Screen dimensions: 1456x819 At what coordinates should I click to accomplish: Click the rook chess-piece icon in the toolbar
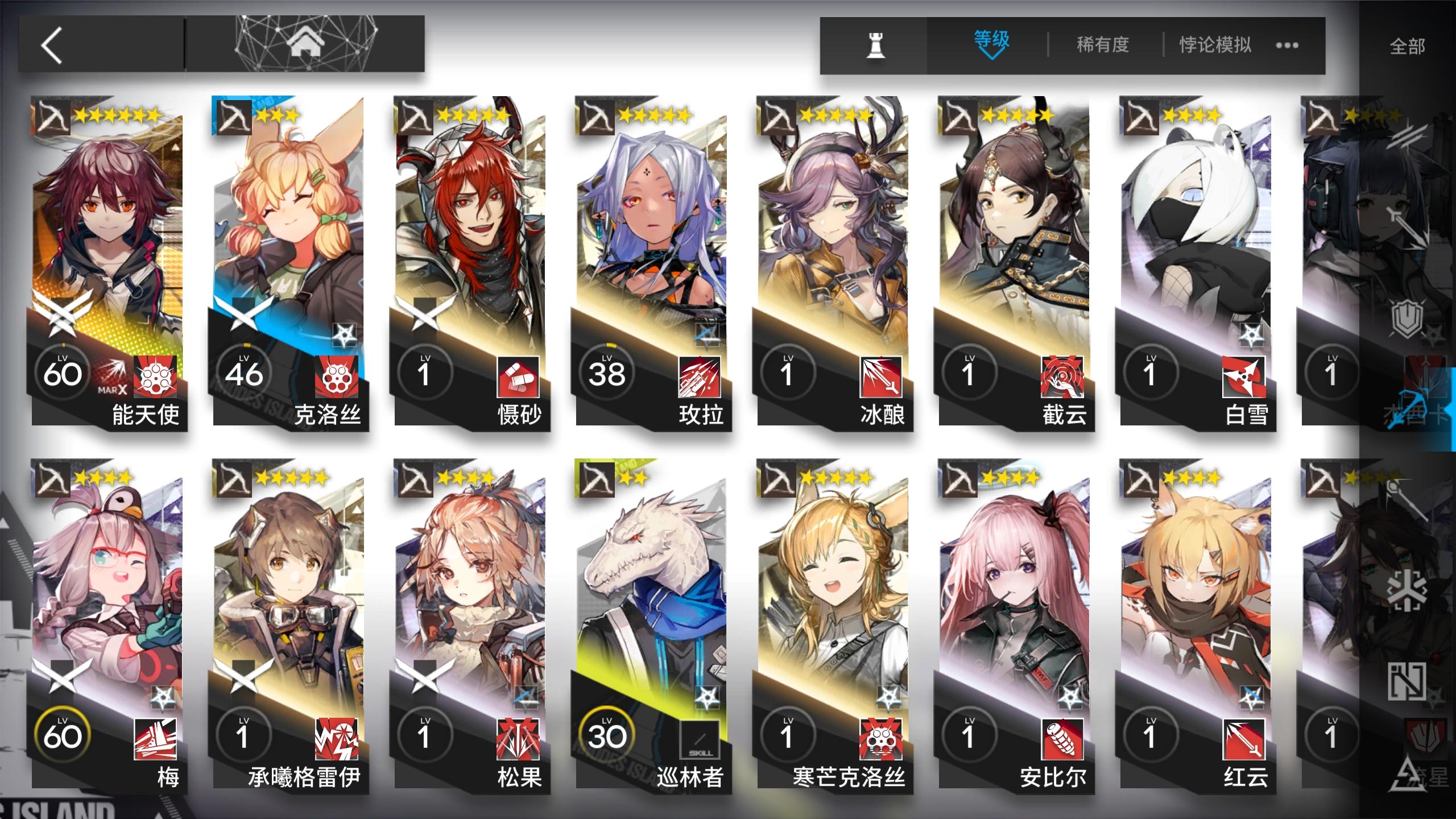(876, 45)
